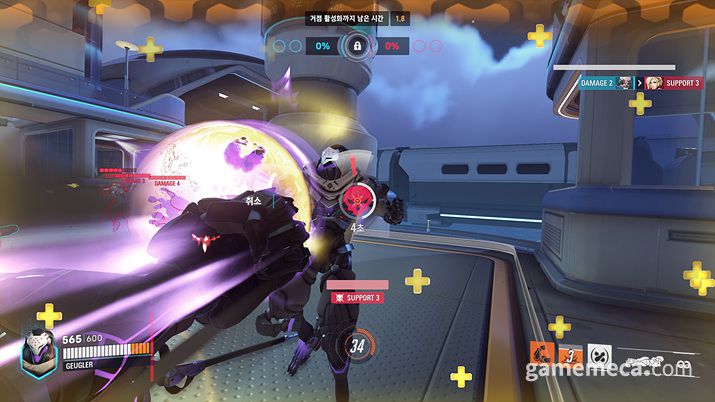Click the SUPPORT 3 kill feed portrait
This screenshot has width=715, height=402.
coord(653,83)
